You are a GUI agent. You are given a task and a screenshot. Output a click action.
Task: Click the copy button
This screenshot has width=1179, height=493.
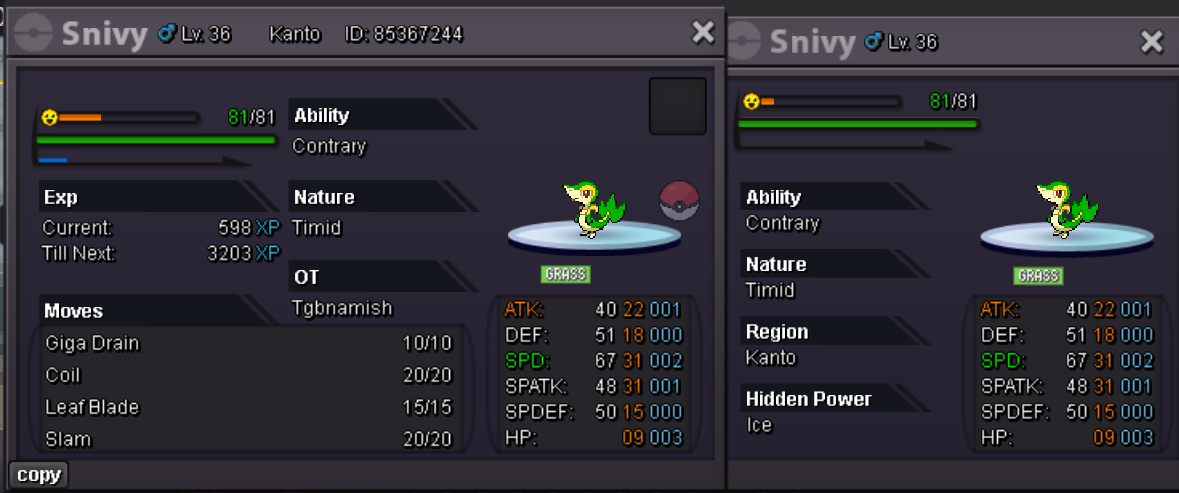pos(39,475)
